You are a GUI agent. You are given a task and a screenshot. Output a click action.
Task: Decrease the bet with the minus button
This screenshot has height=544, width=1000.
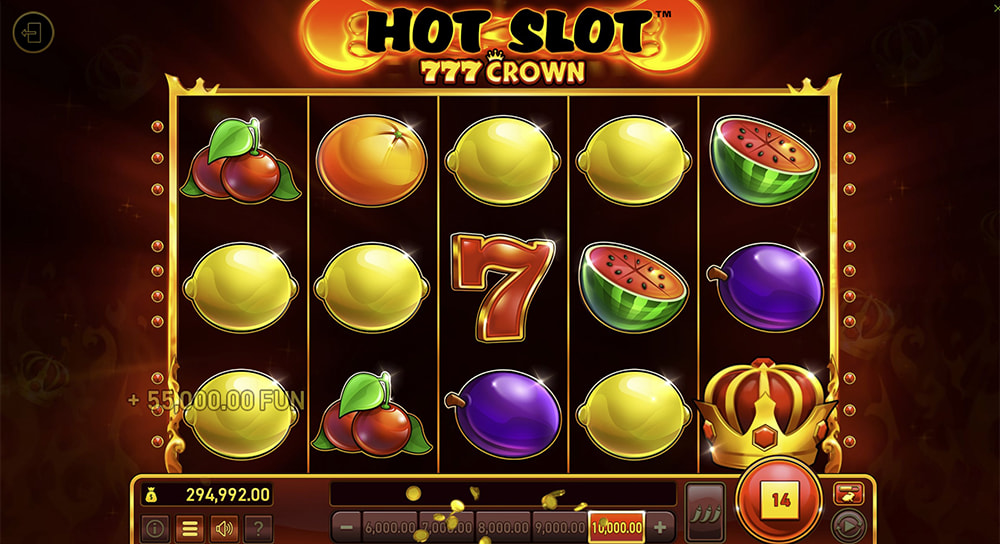[346, 527]
